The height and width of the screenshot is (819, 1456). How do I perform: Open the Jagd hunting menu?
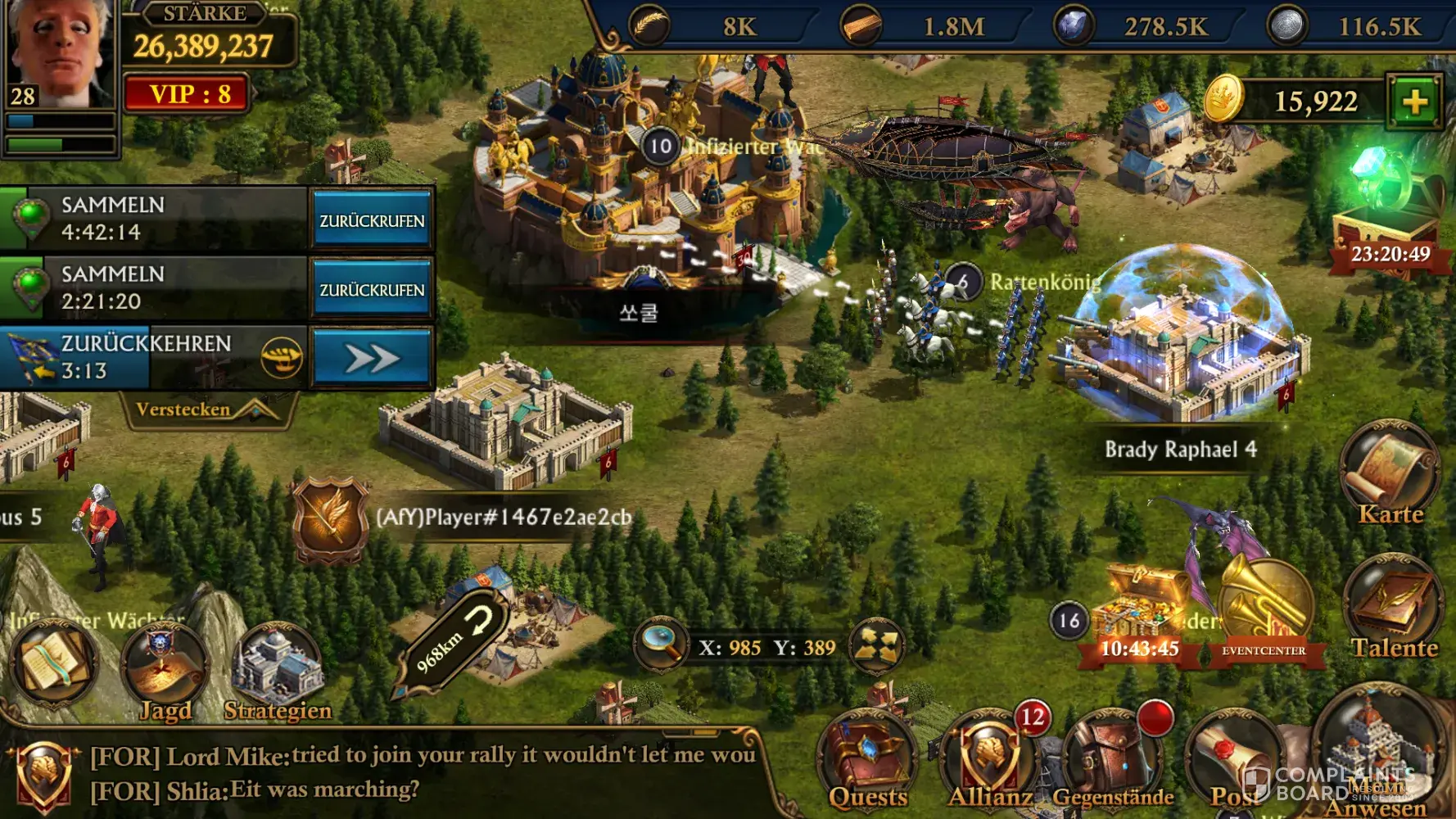(164, 673)
